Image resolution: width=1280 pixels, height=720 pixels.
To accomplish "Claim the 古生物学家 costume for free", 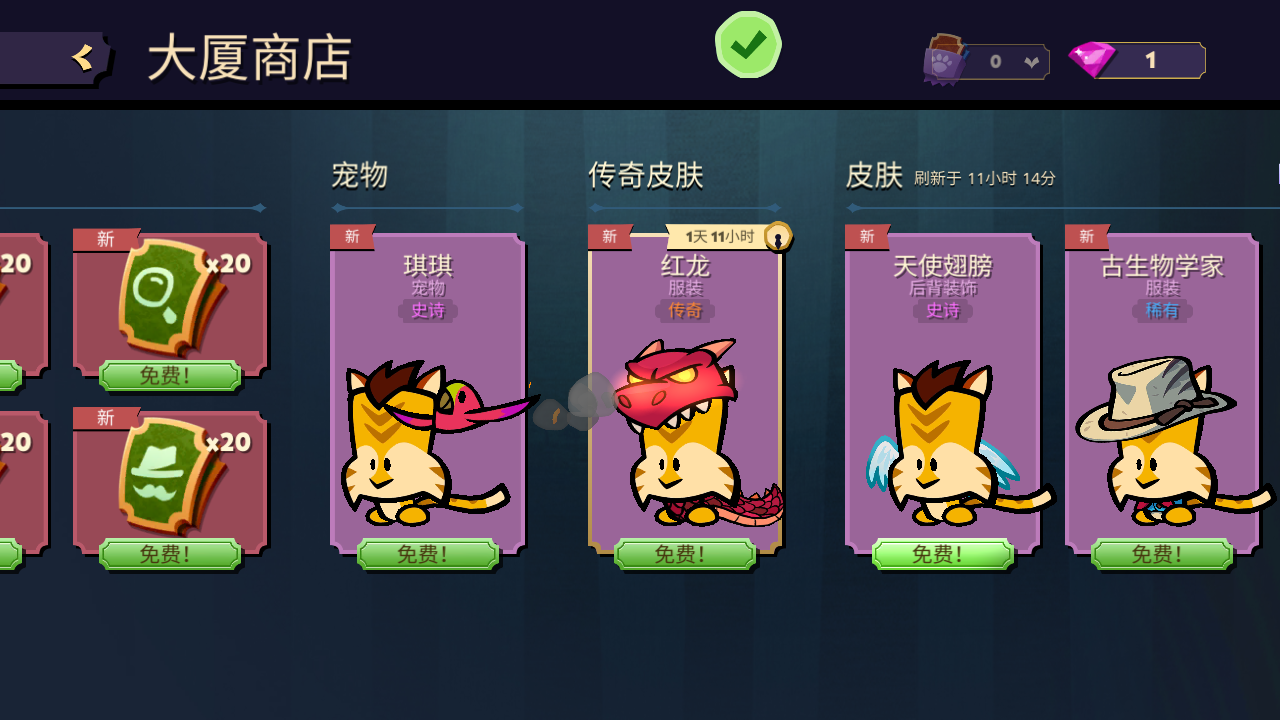I will [x=1160, y=553].
